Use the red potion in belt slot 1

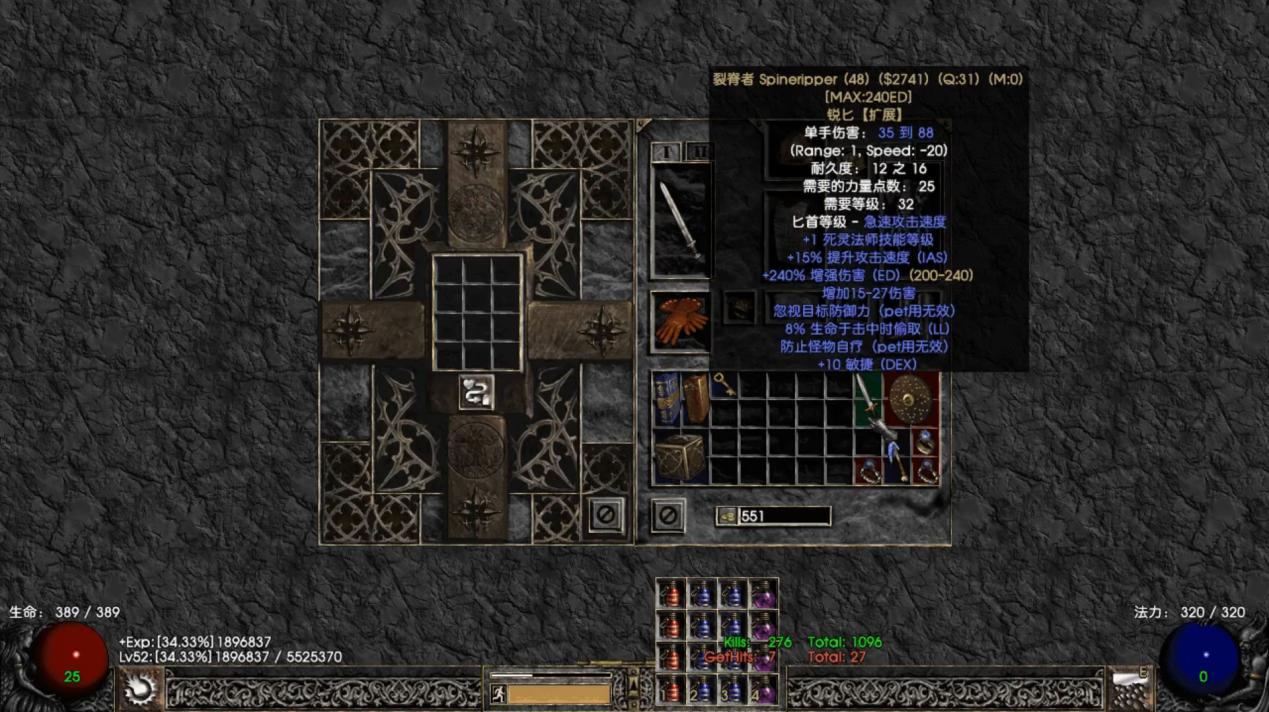point(671,689)
